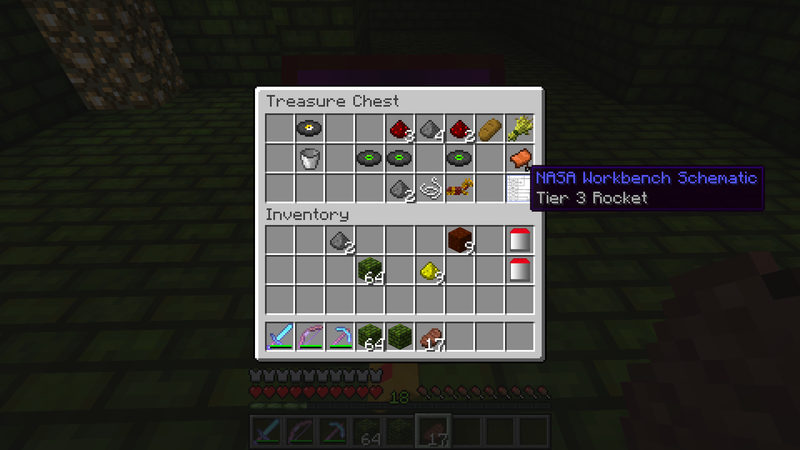Grab the white string from the chest
This screenshot has width=800, height=450.
pos(429,188)
